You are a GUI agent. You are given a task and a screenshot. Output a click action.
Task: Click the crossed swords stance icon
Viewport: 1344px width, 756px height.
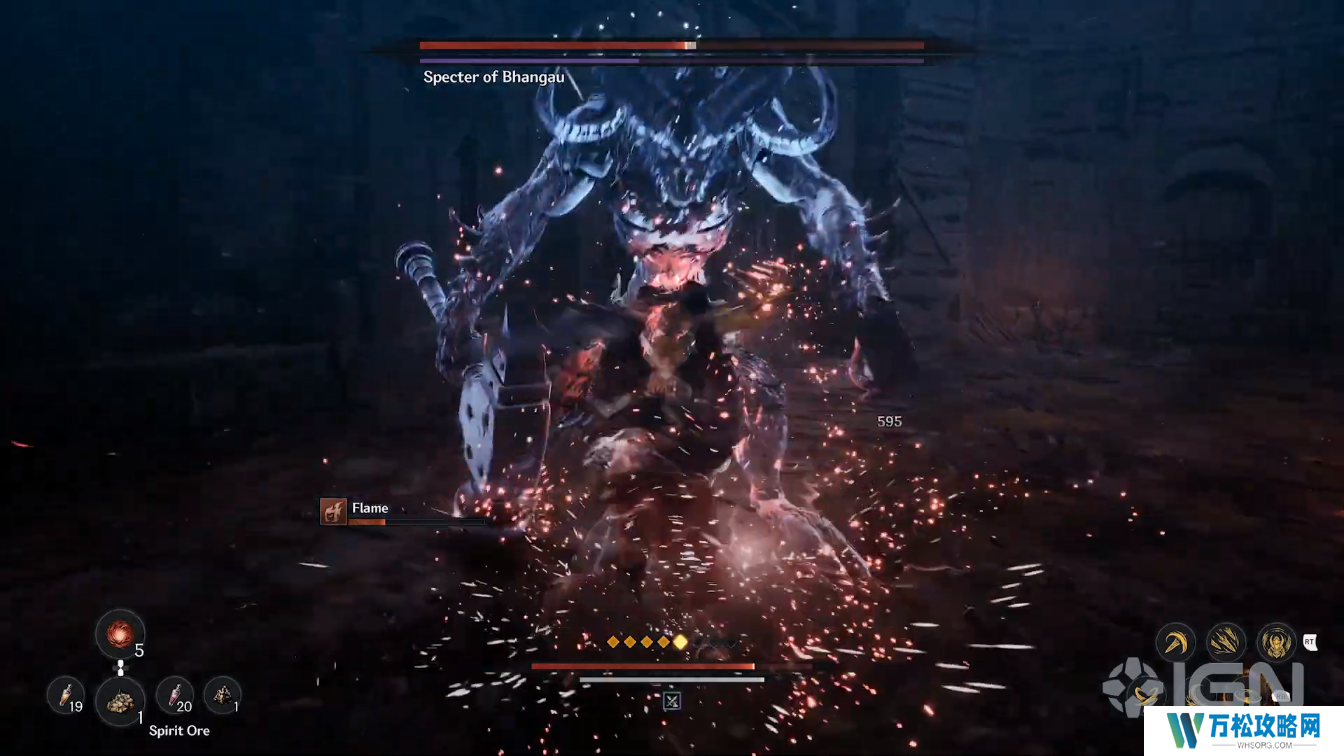point(672,700)
